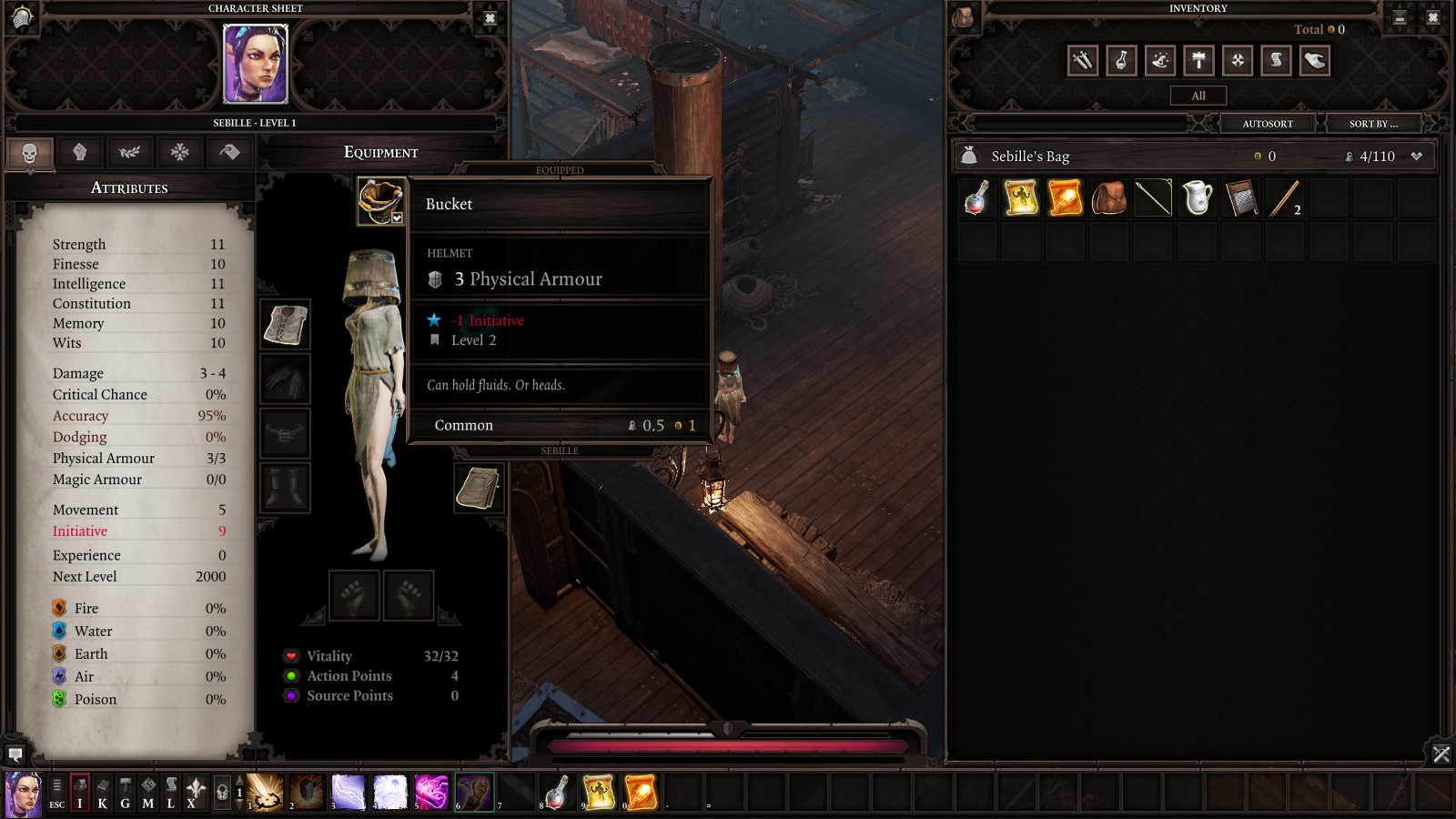Image resolution: width=1456 pixels, height=819 pixels.
Task: Activate hotbar skill in slot 1
Action: (266, 792)
